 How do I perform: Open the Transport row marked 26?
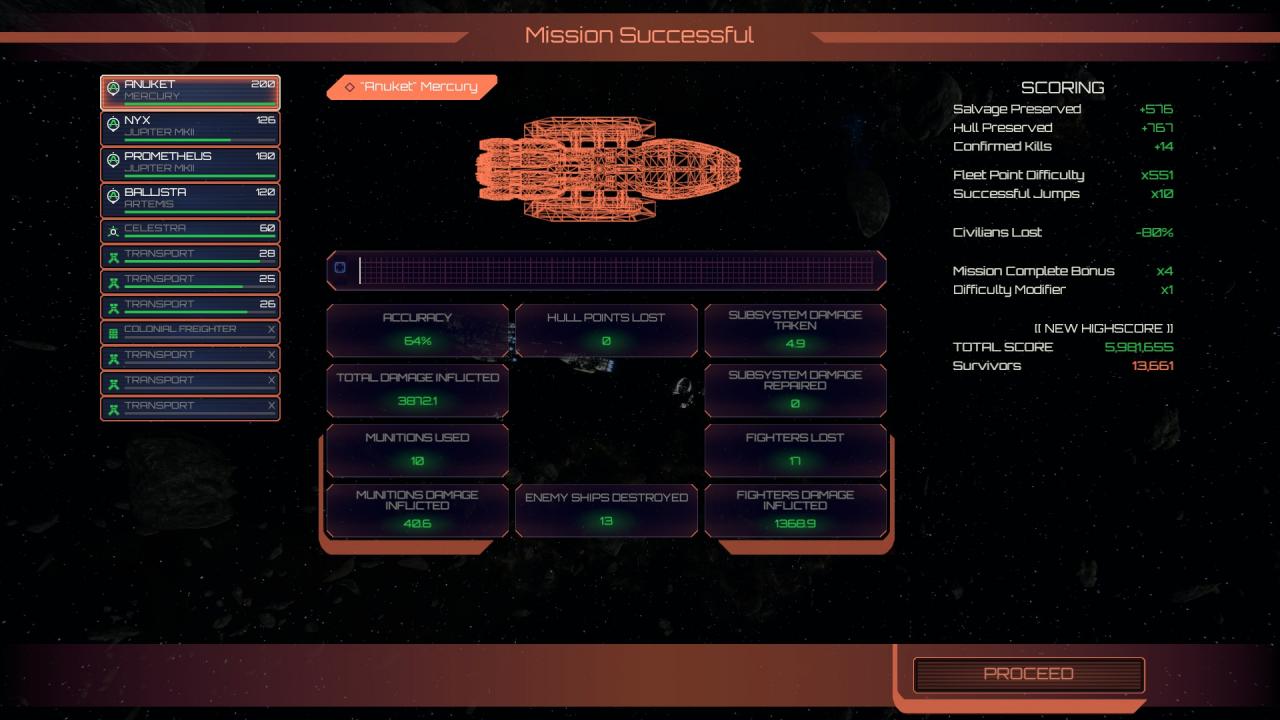pos(190,307)
